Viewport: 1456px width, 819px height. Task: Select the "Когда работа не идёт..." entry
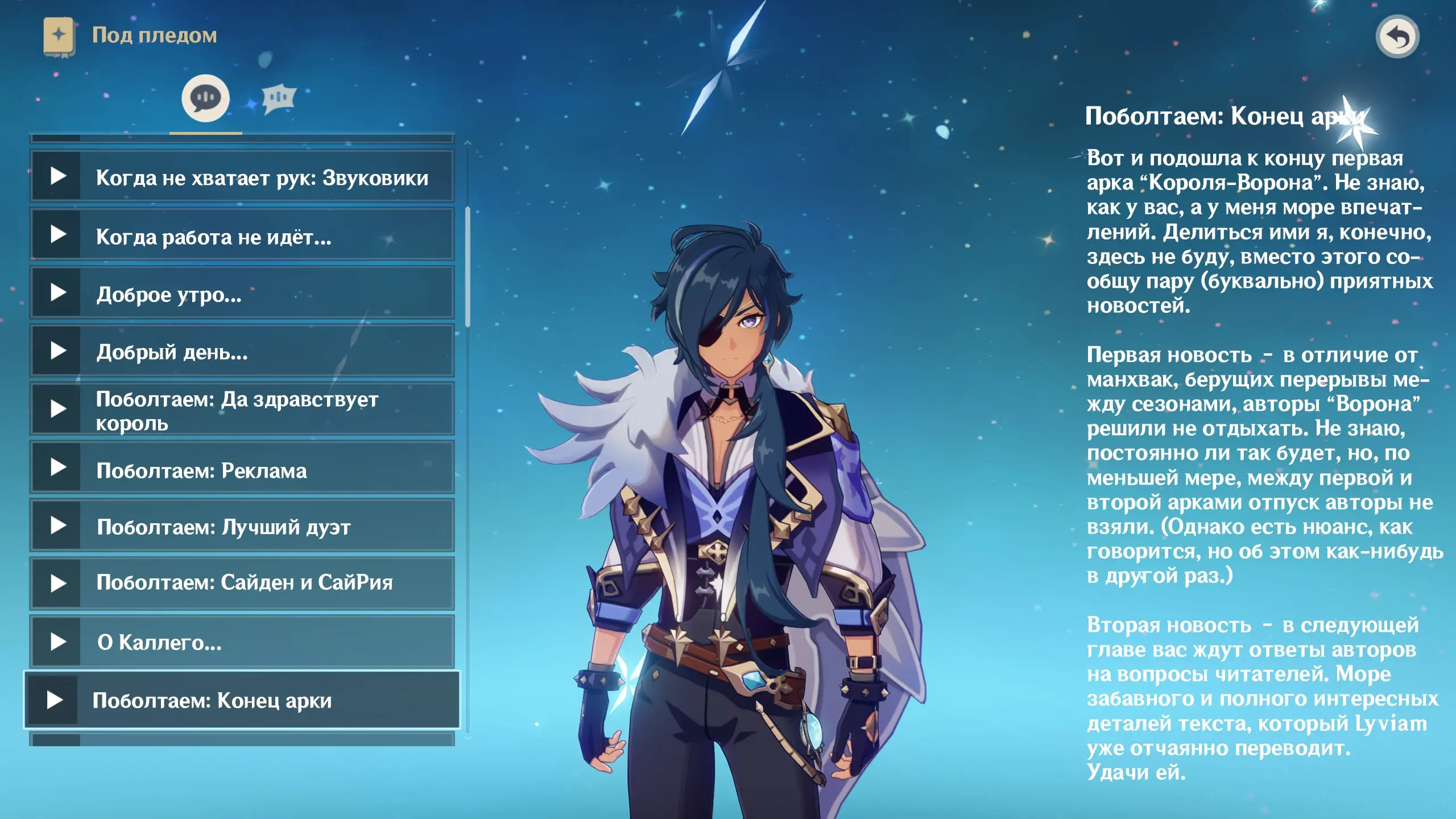click(x=242, y=235)
